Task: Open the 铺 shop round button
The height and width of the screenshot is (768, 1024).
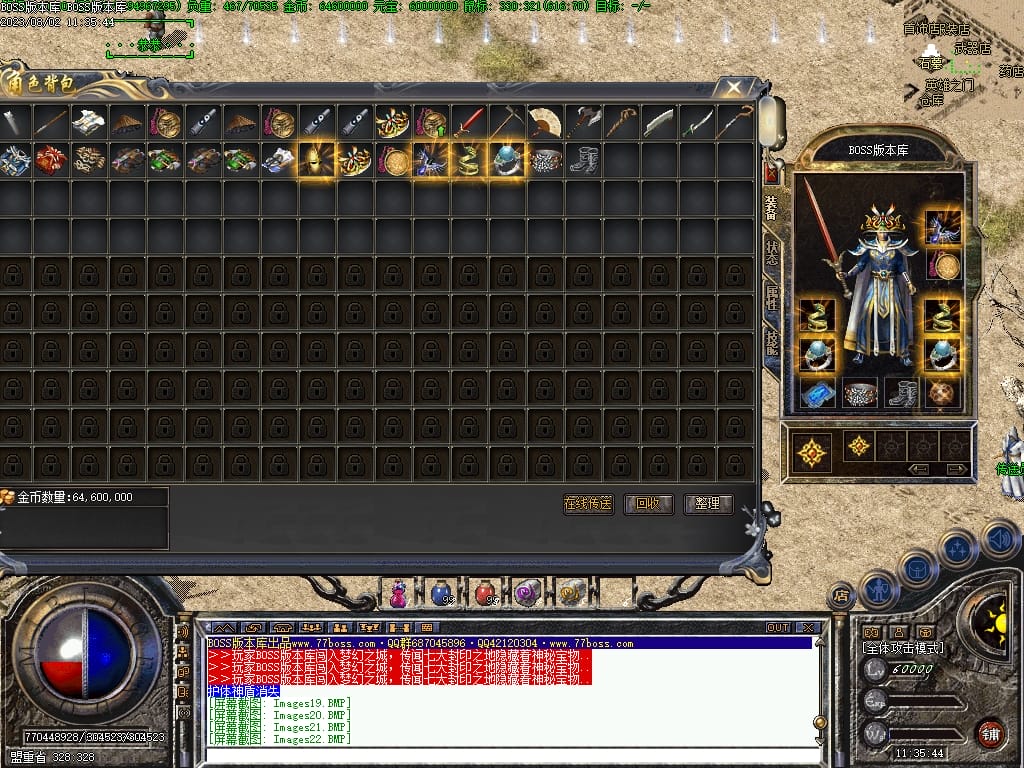Action: pyautogui.click(x=991, y=732)
